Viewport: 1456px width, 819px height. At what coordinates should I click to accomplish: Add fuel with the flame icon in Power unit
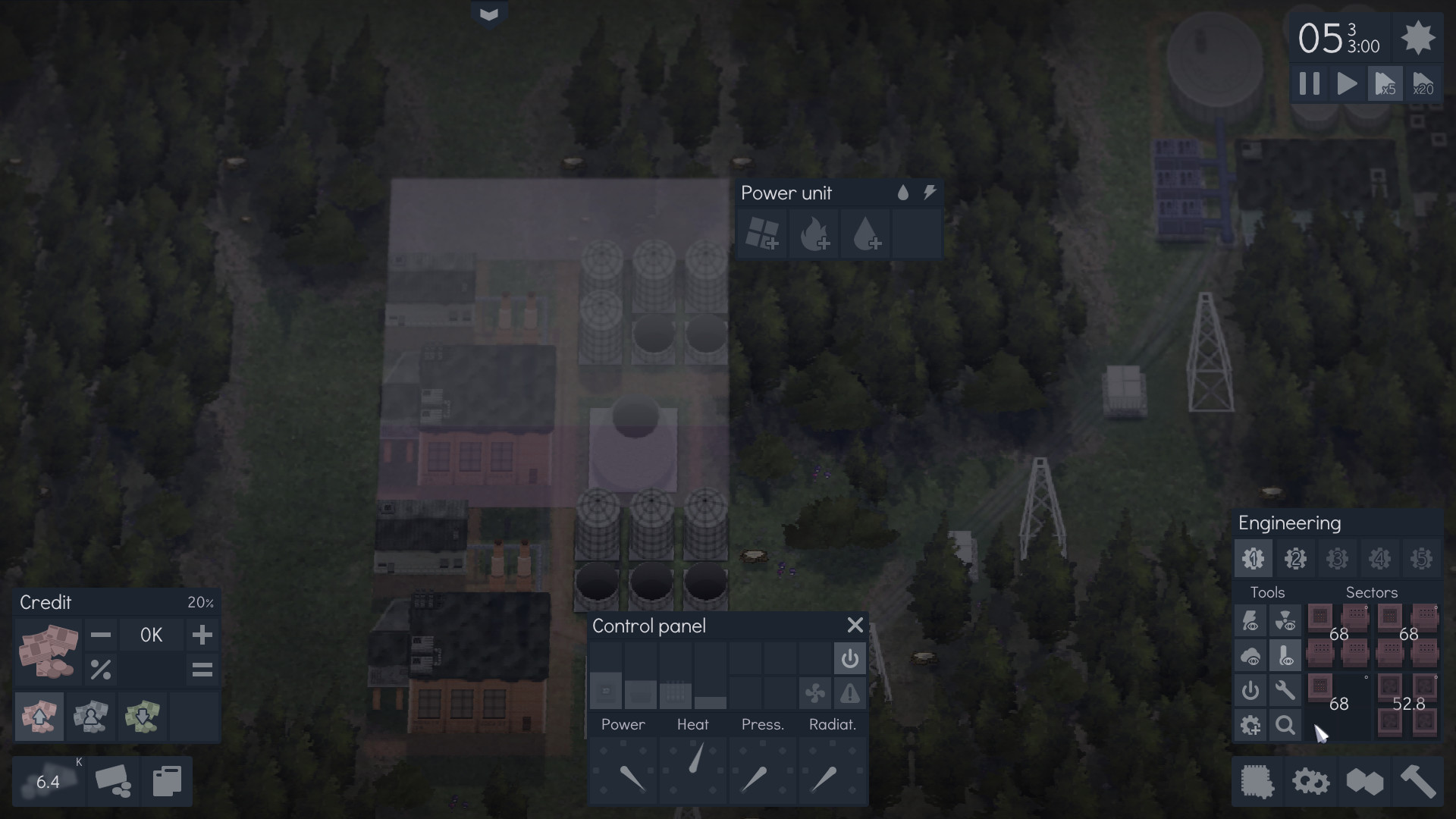pyautogui.click(x=814, y=234)
